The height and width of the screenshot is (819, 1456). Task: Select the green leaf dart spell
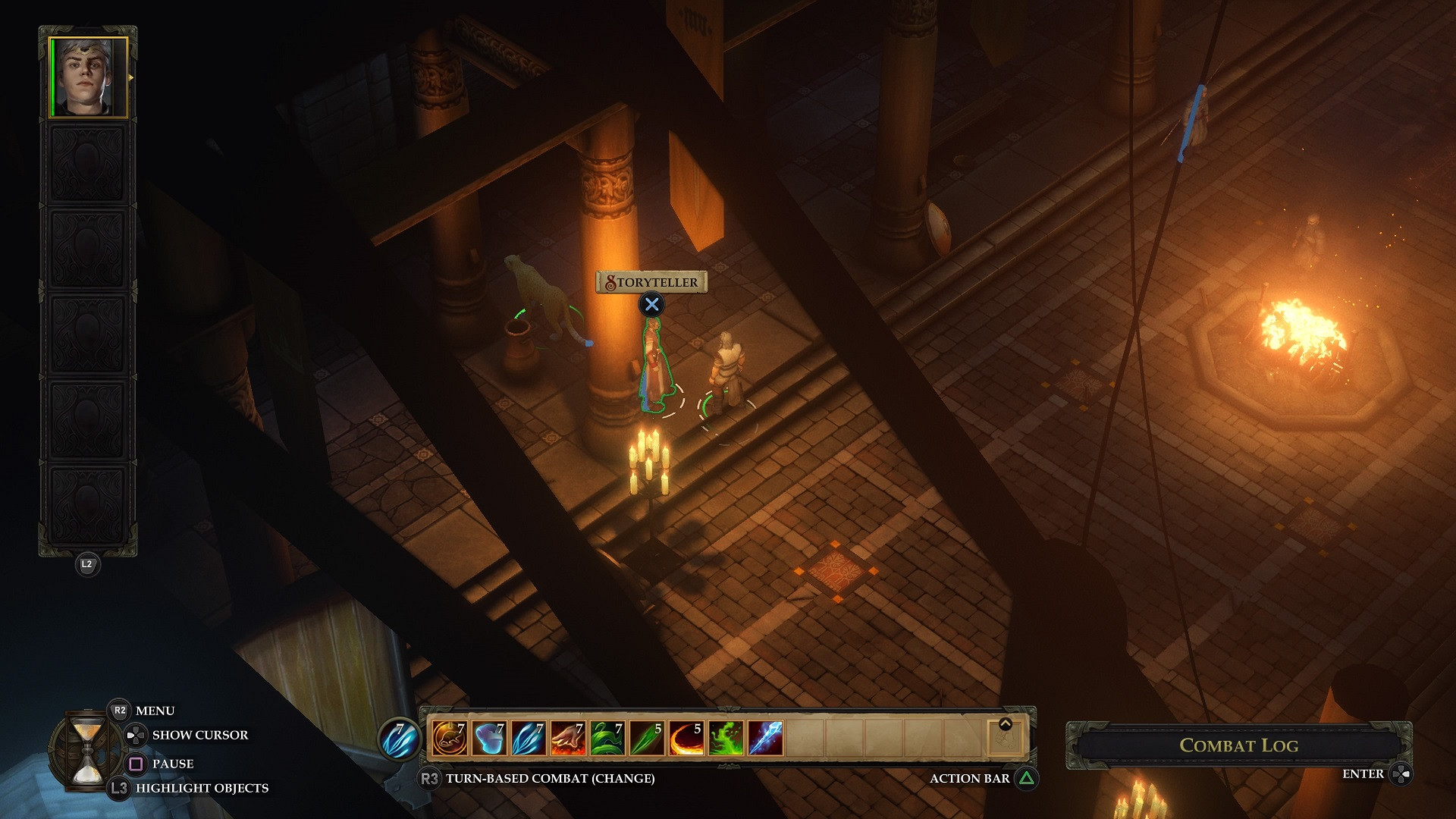pos(647,738)
